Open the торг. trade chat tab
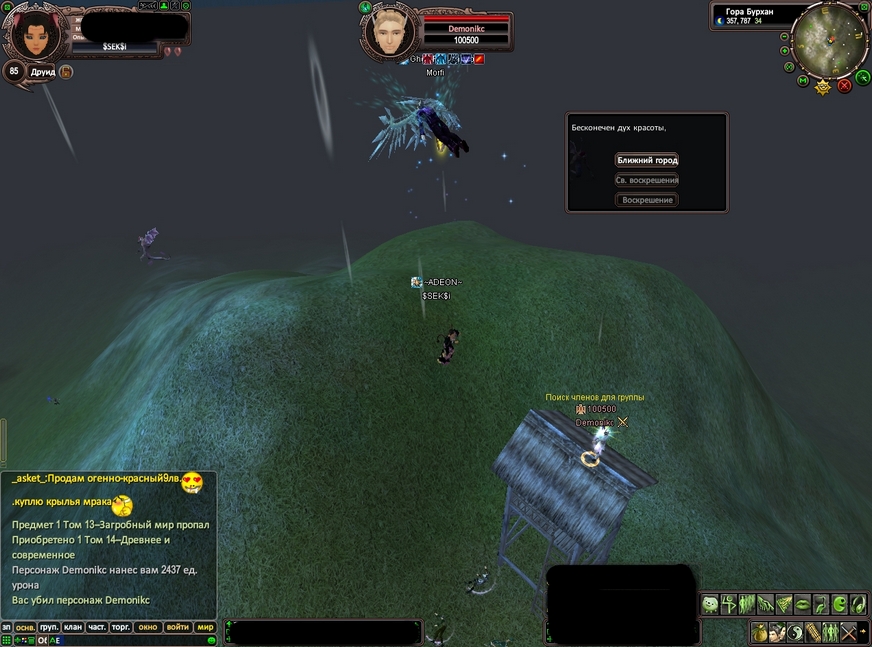 click(121, 627)
